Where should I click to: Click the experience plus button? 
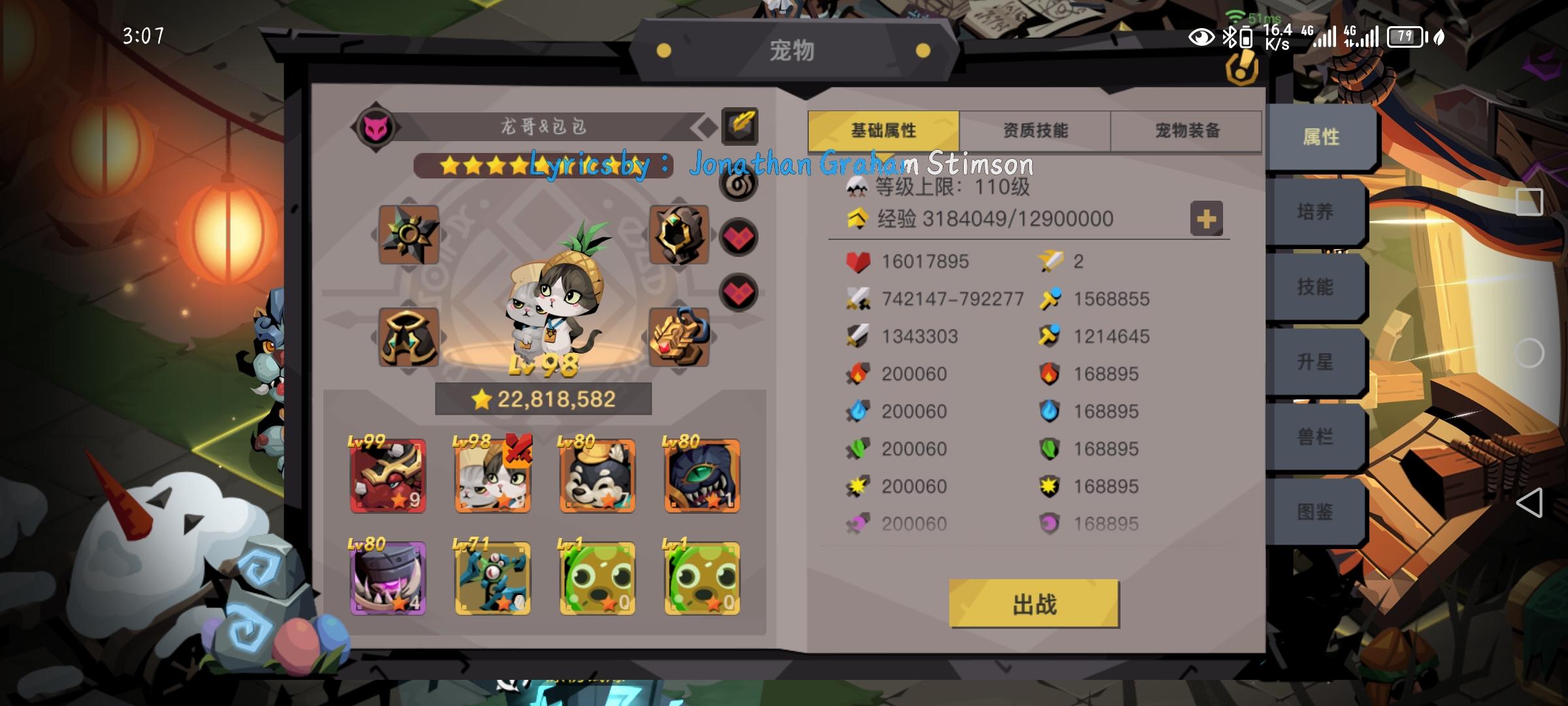1207,219
